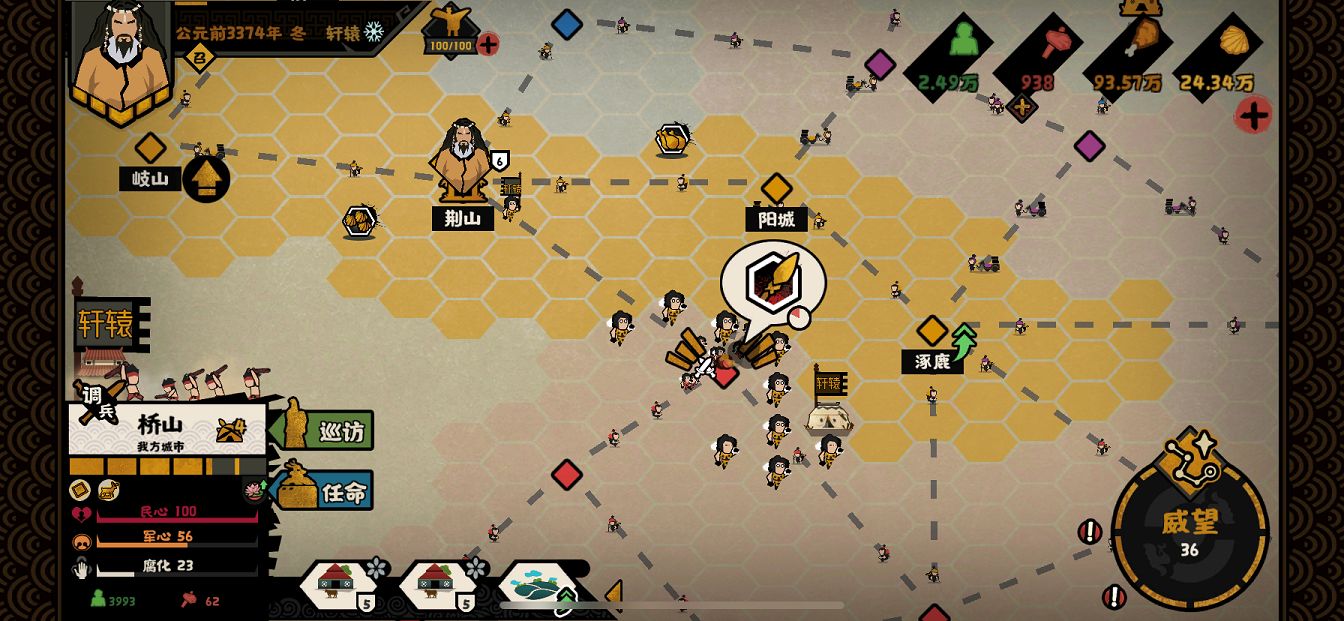Click the red plus button below the resources
1344x621 pixels.
pos(1252,116)
